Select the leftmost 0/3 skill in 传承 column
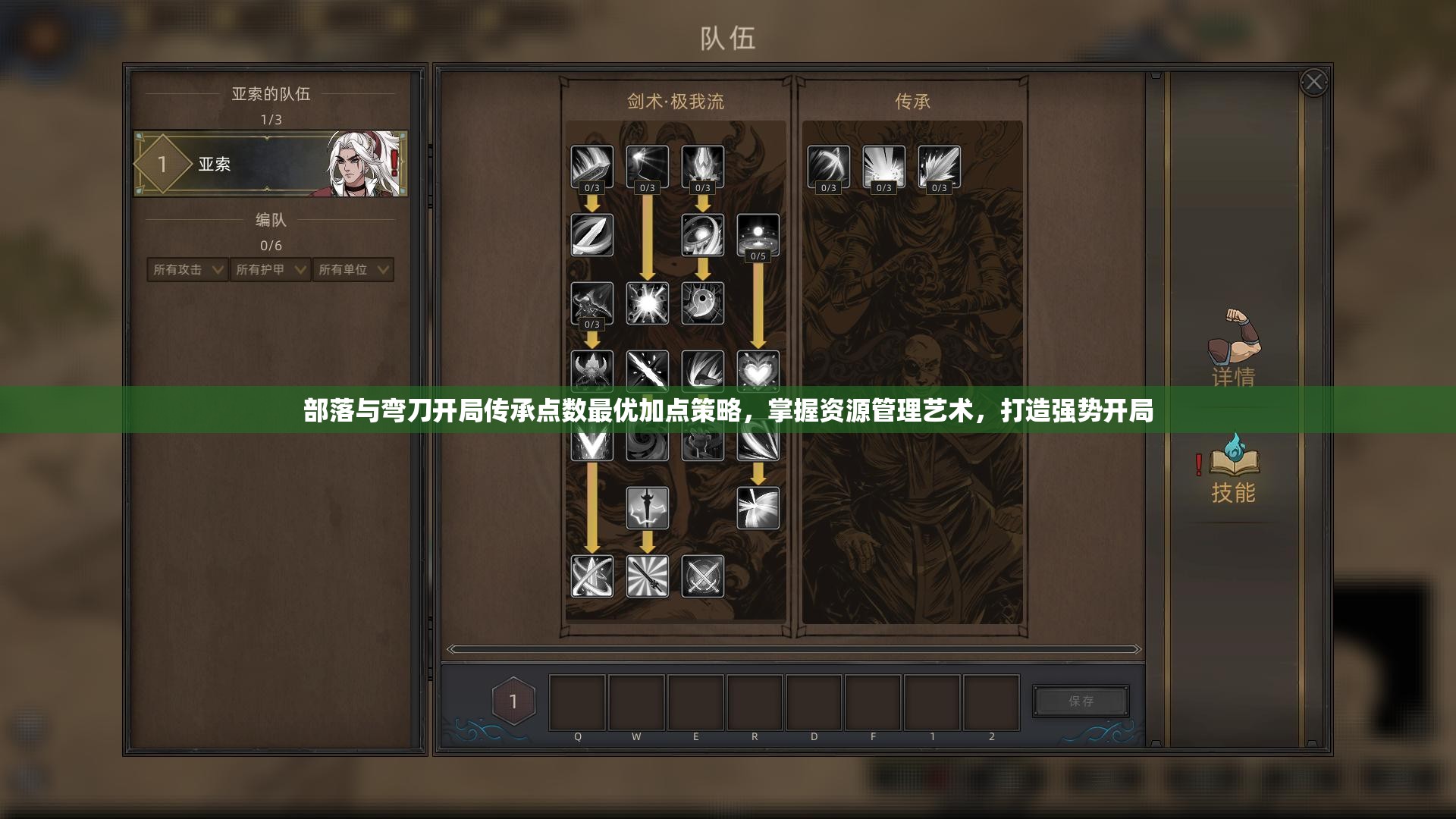The height and width of the screenshot is (819, 1456). (828, 165)
